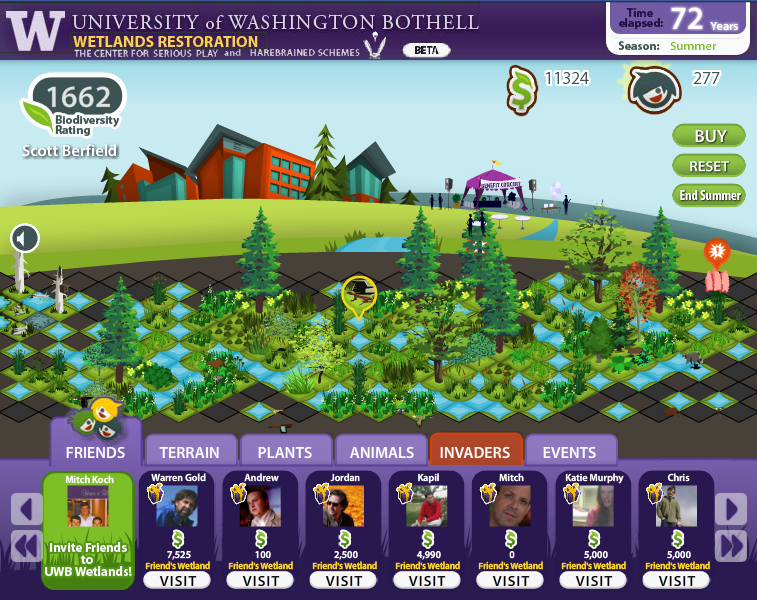Jump back with double left arrows
The image size is (757, 600).
pyautogui.click(x=26, y=546)
